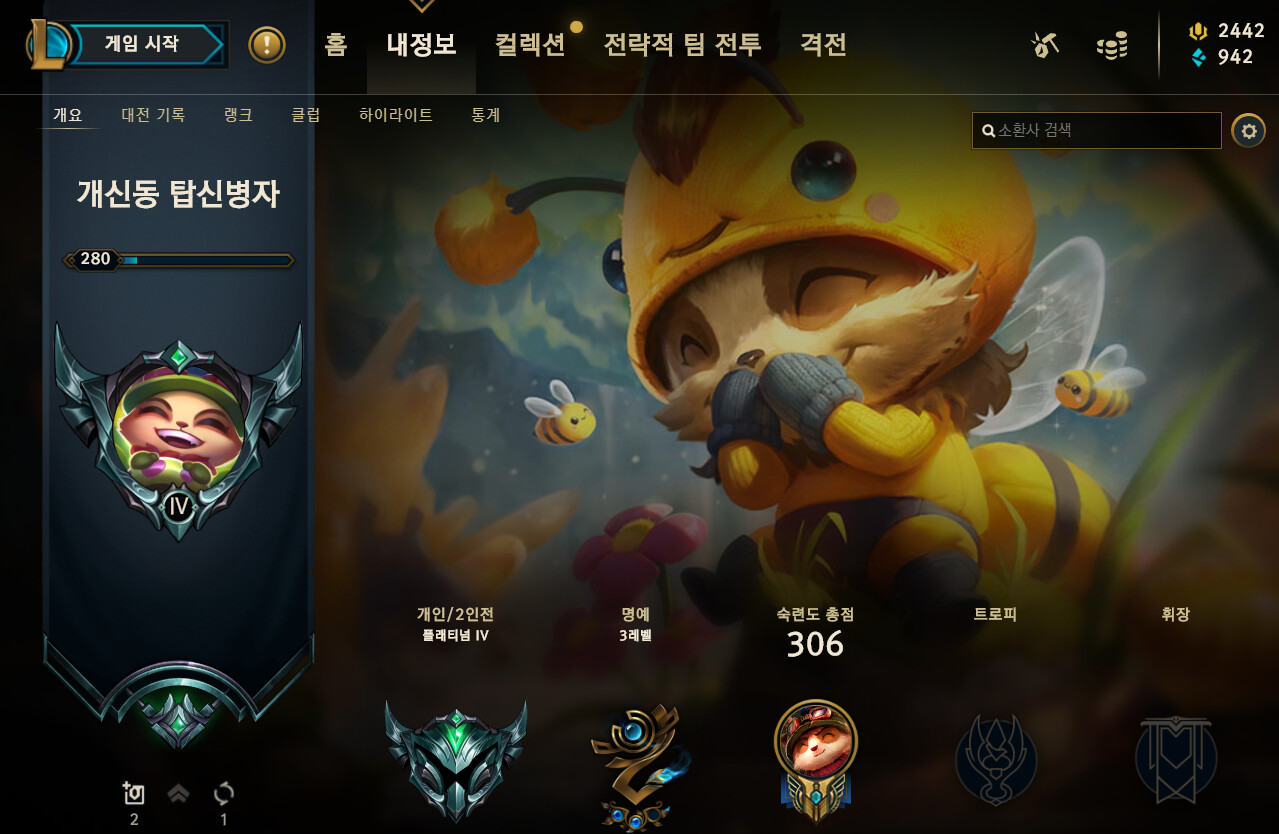
Task: Go to the 홈 tab
Action: coord(336,44)
